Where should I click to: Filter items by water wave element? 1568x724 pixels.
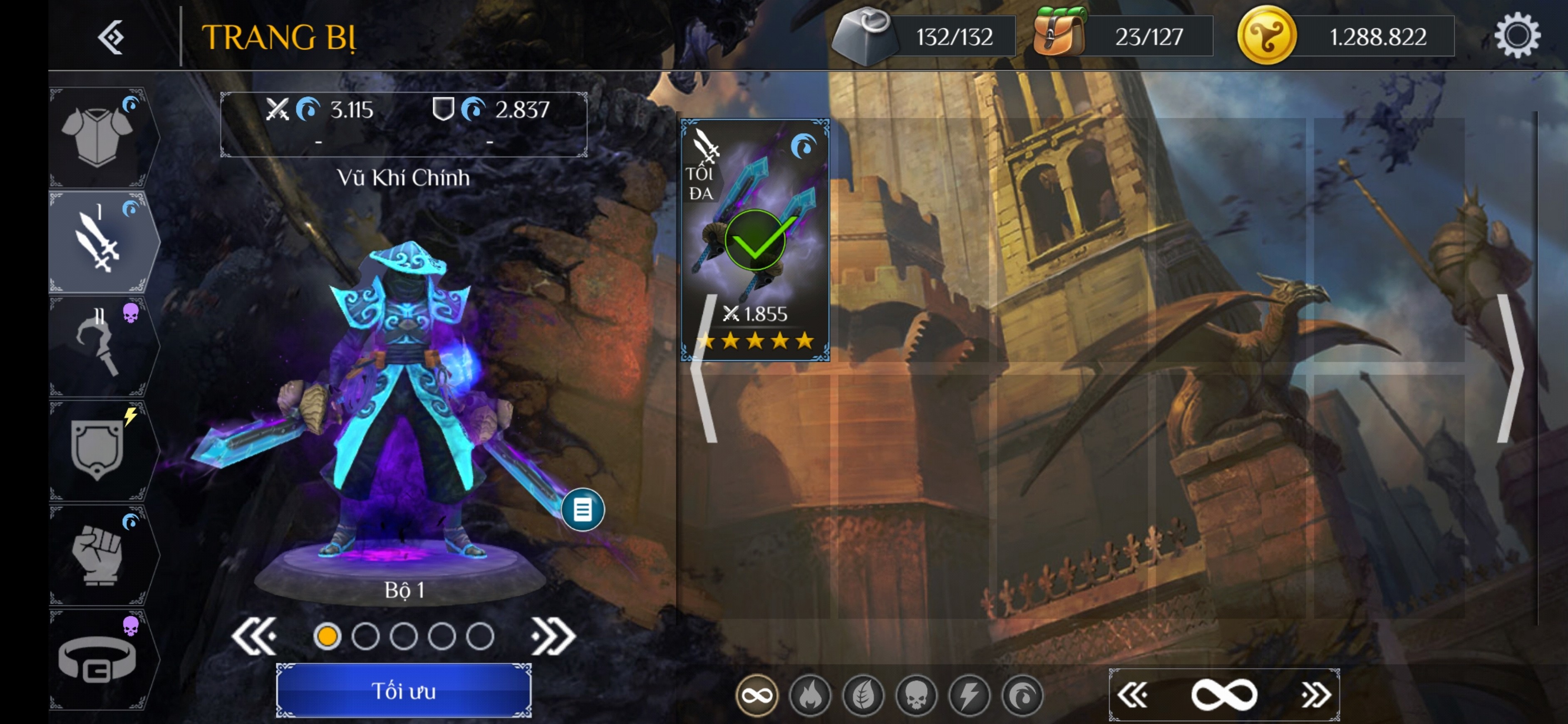(x=1022, y=695)
